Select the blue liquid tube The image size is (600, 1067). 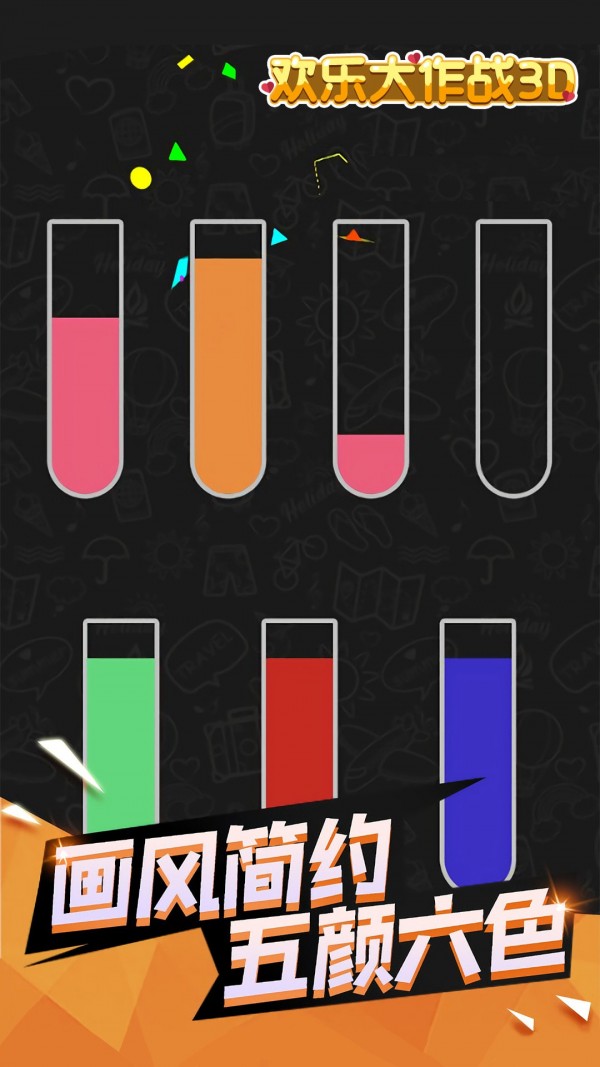pyautogui.click(x=477, y=752)
